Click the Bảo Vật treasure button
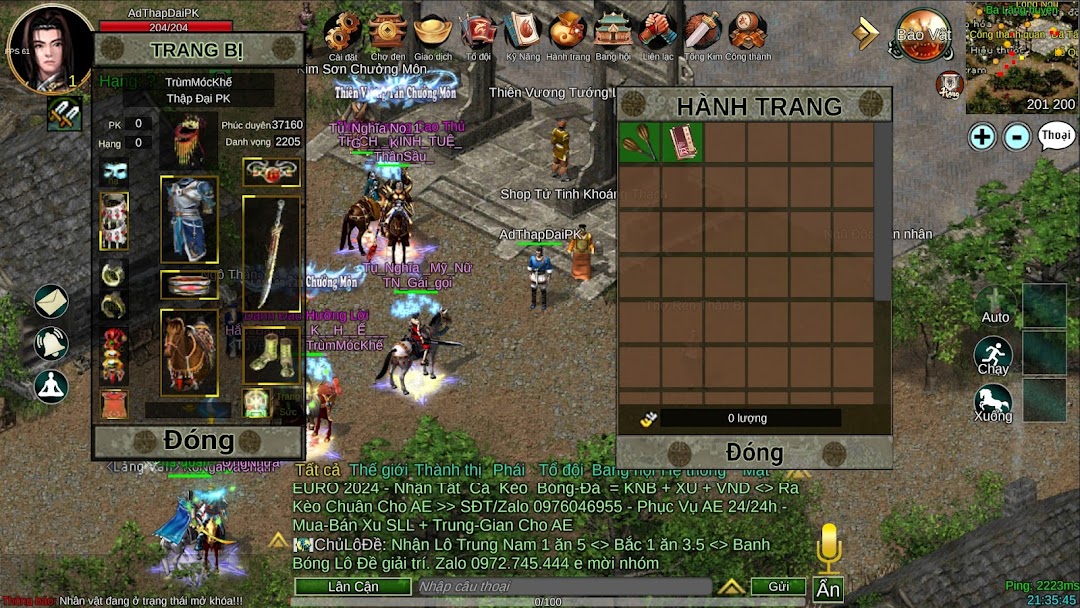Image resolution: width=1080 pixels, height=608 pixels. (922, 35)
